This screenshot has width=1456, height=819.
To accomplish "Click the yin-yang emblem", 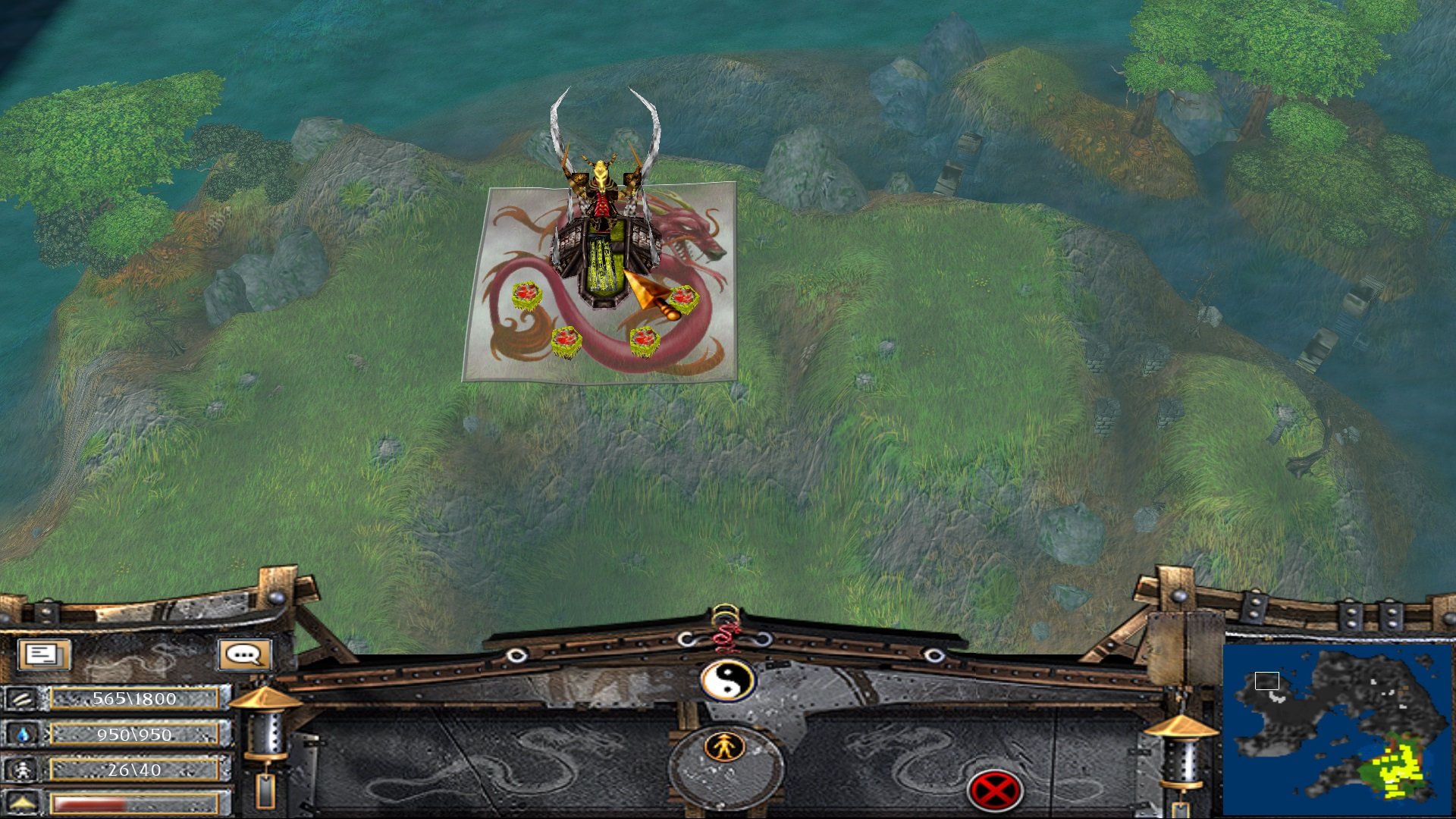I will (727, 680).
